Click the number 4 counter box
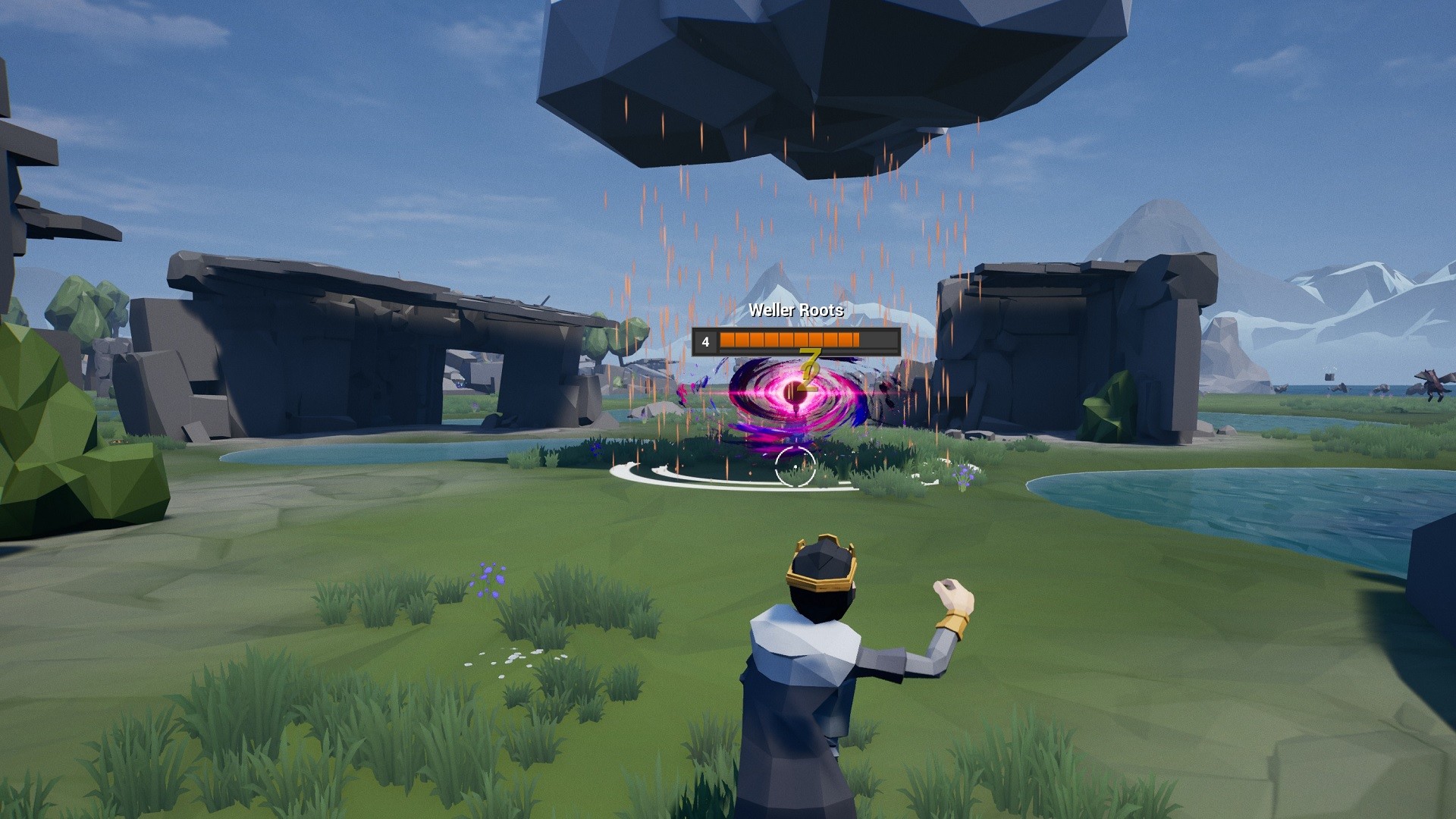The image size is (1456, 819). [704, 341]
